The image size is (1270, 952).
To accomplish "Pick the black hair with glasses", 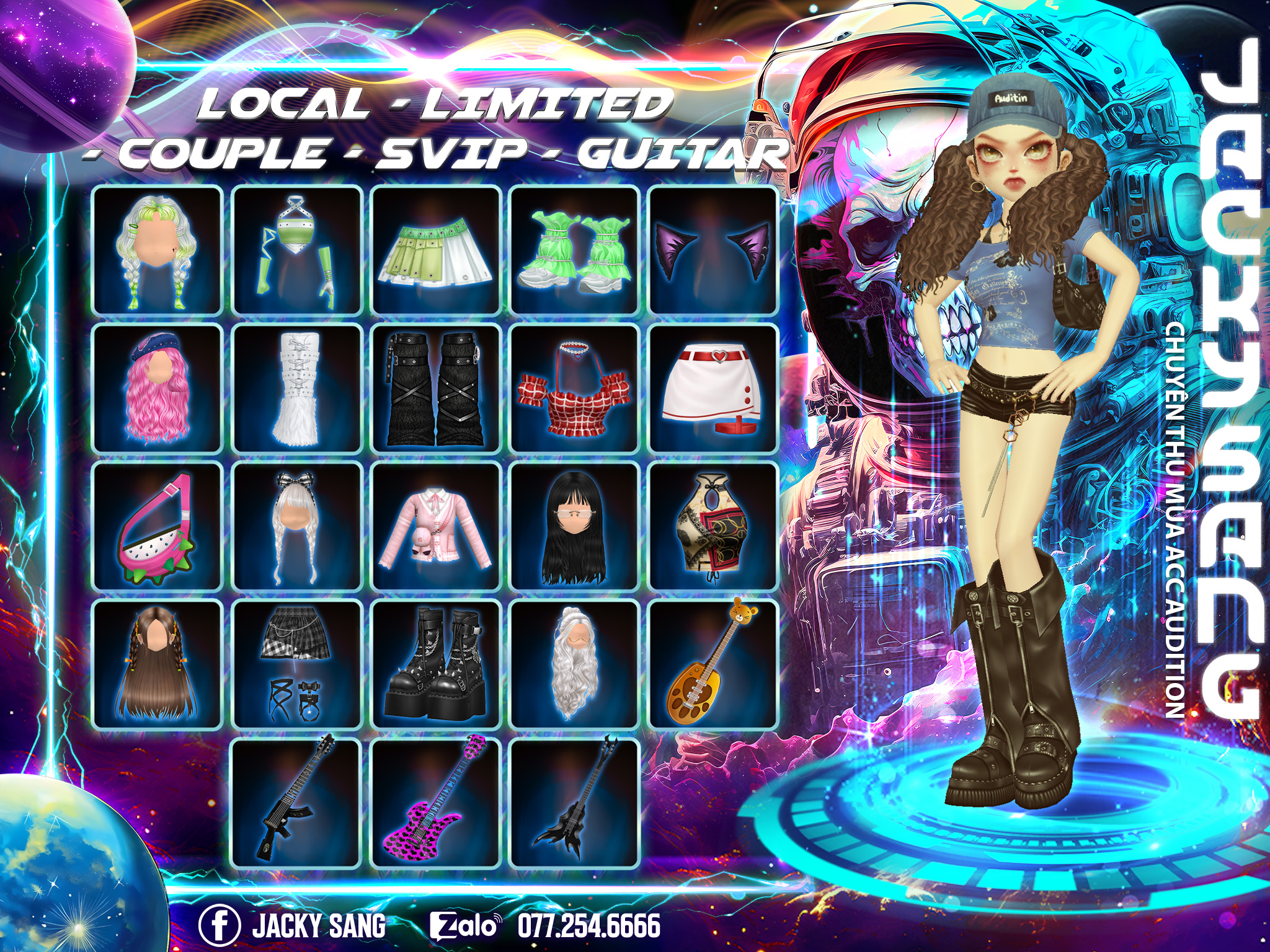I will (x=575, y=527).
